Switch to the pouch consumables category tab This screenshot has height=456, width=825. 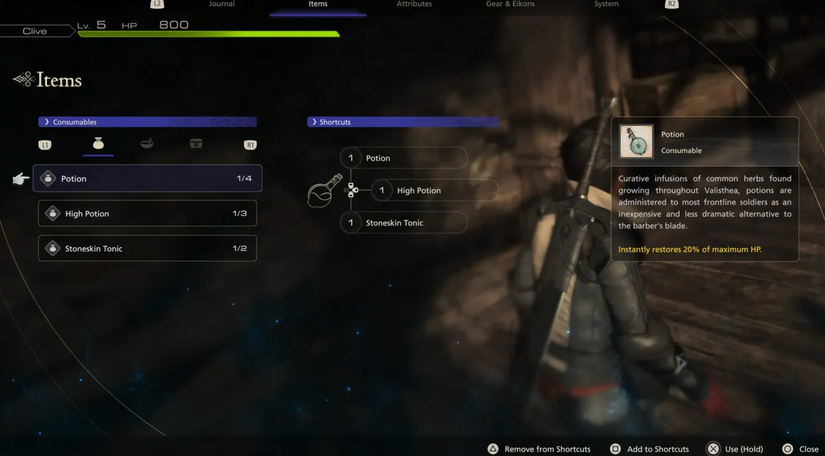pos(98,144)
